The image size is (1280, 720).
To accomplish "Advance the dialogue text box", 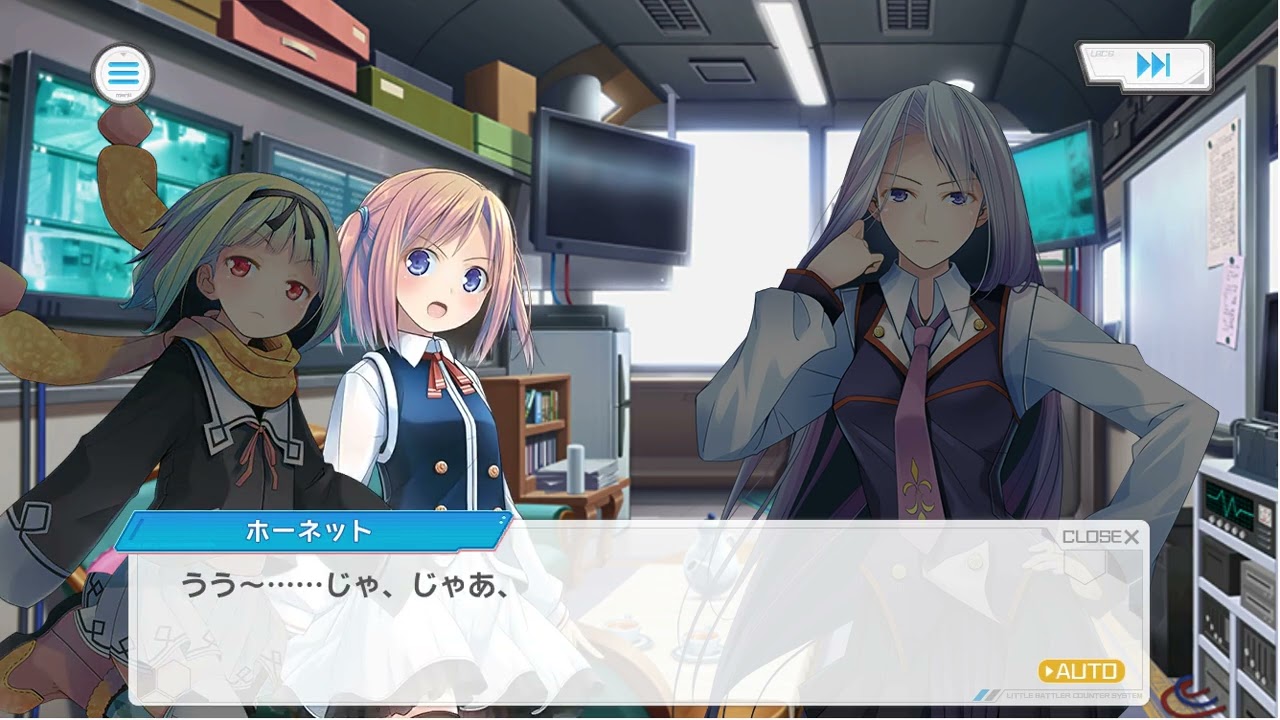I will click(x=640, y=620).
